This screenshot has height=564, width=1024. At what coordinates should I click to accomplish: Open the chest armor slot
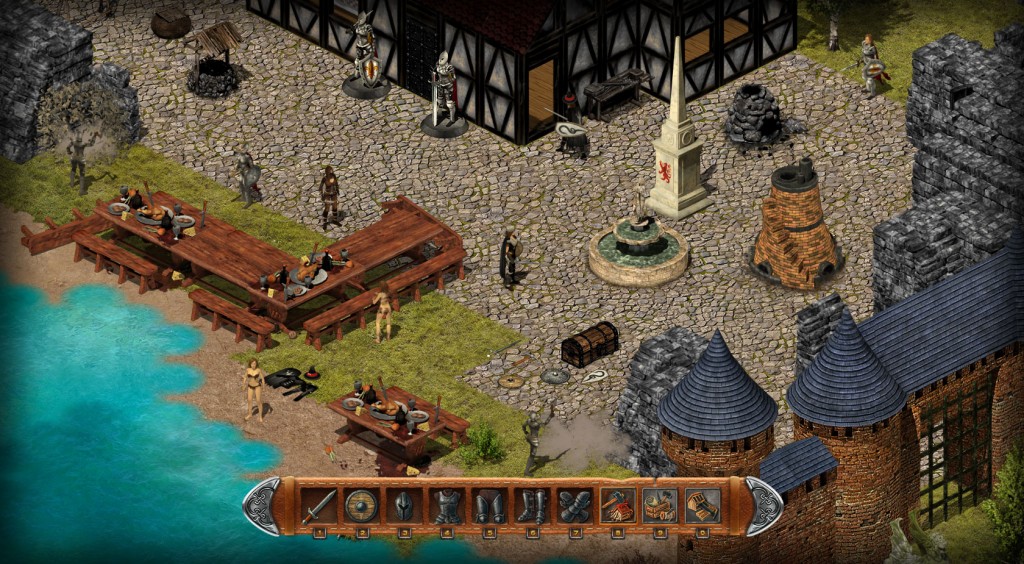(446, 506)
